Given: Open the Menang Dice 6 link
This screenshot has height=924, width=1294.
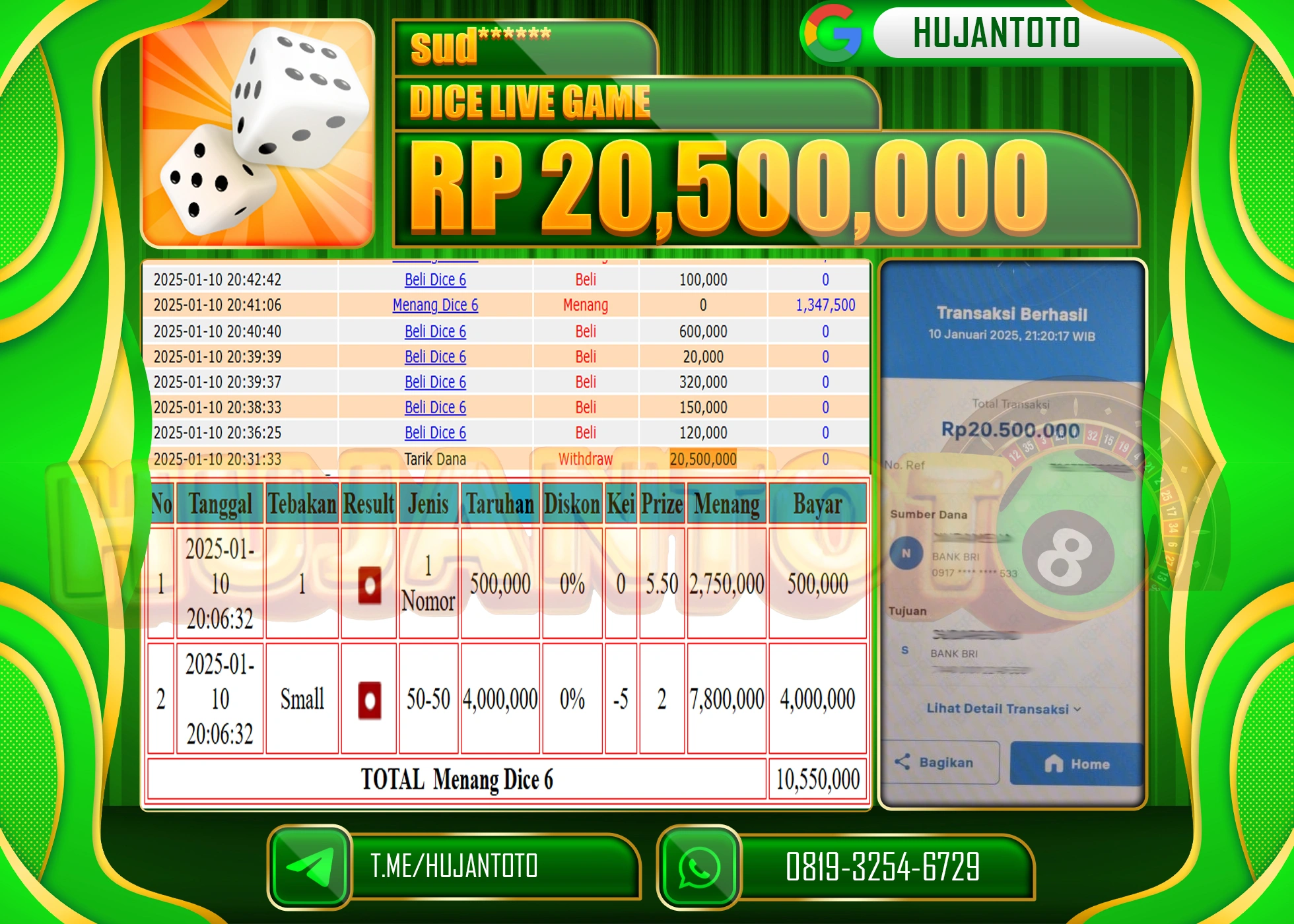Looking at the screenshot, I should coord(434,306).
